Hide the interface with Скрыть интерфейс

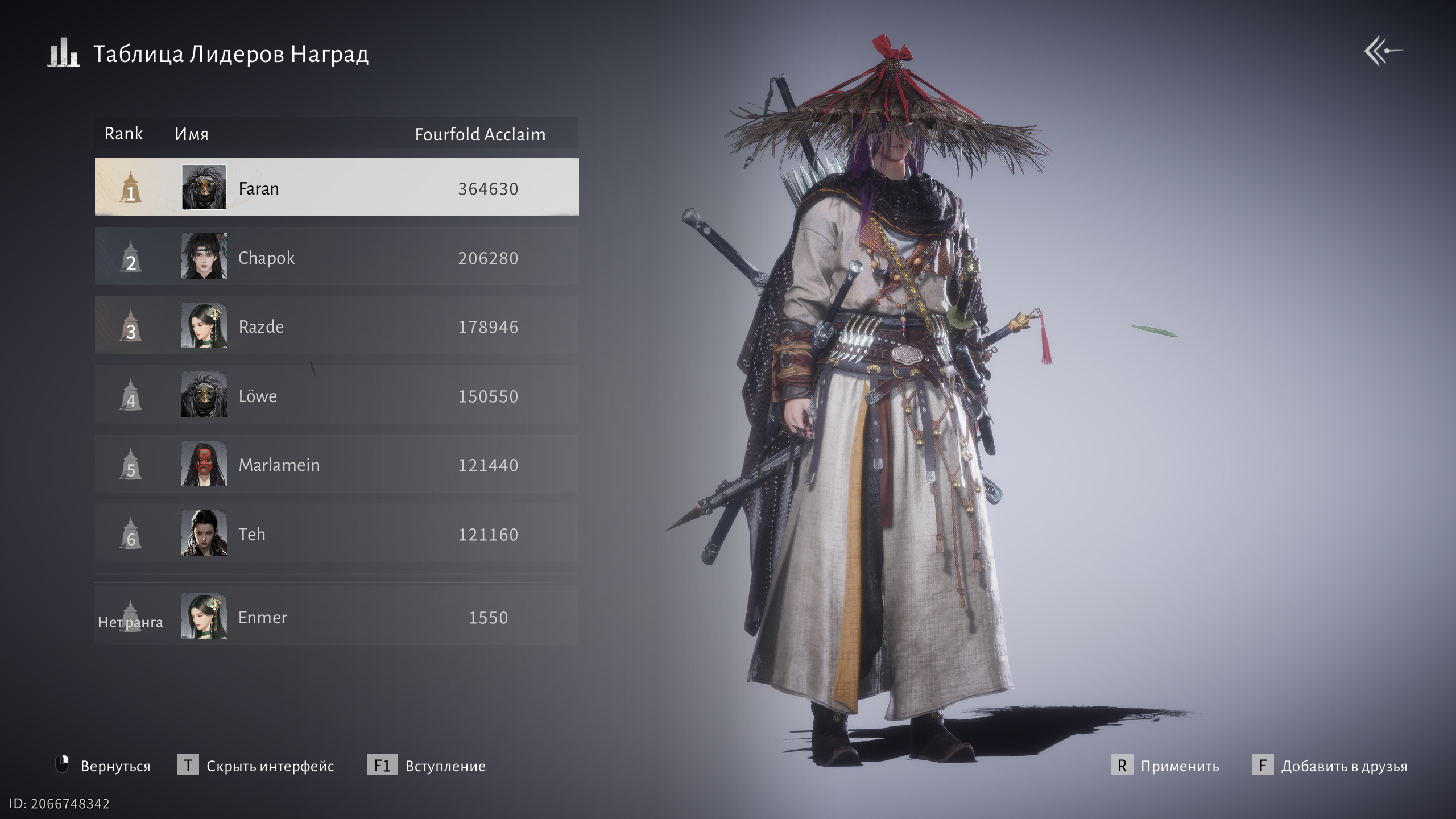pos(270,766)
